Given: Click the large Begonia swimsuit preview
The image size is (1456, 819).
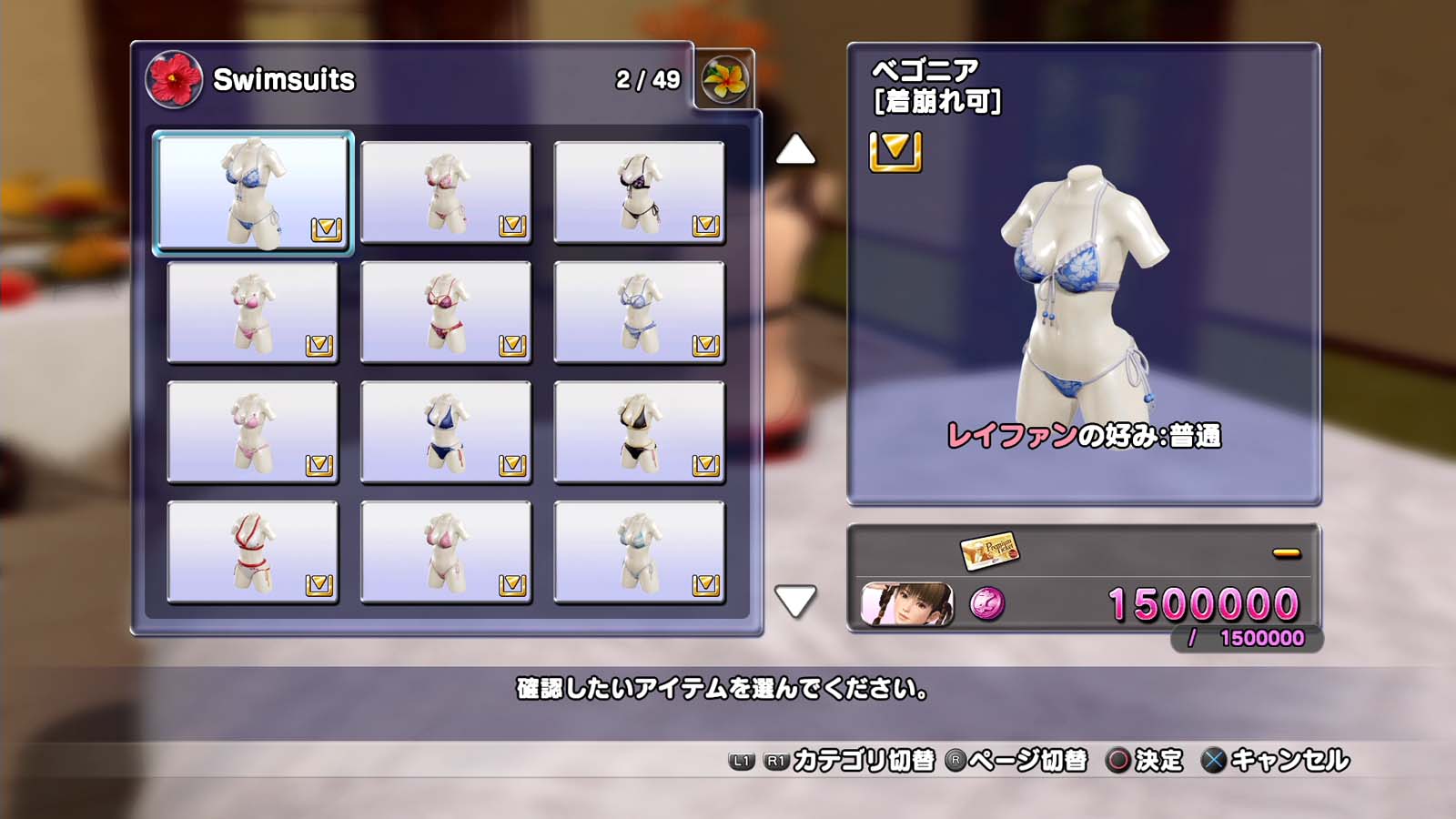Looking at the screenshot, I should (x=1083, y=291).
